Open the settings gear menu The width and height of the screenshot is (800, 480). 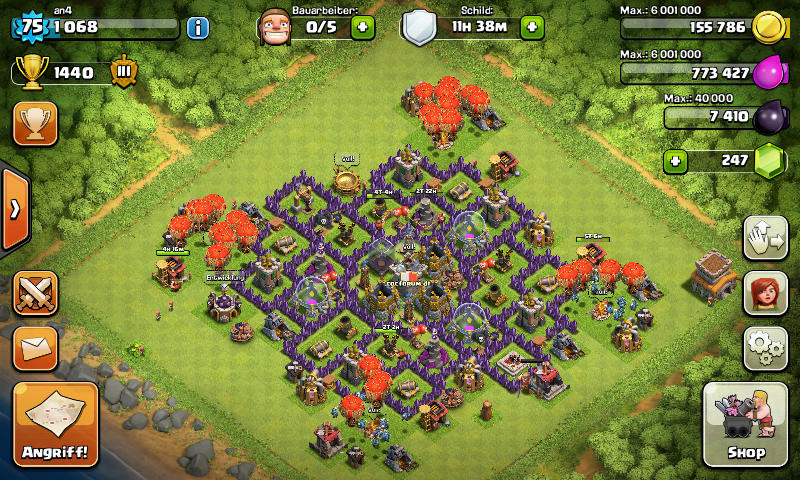[763, 349]
